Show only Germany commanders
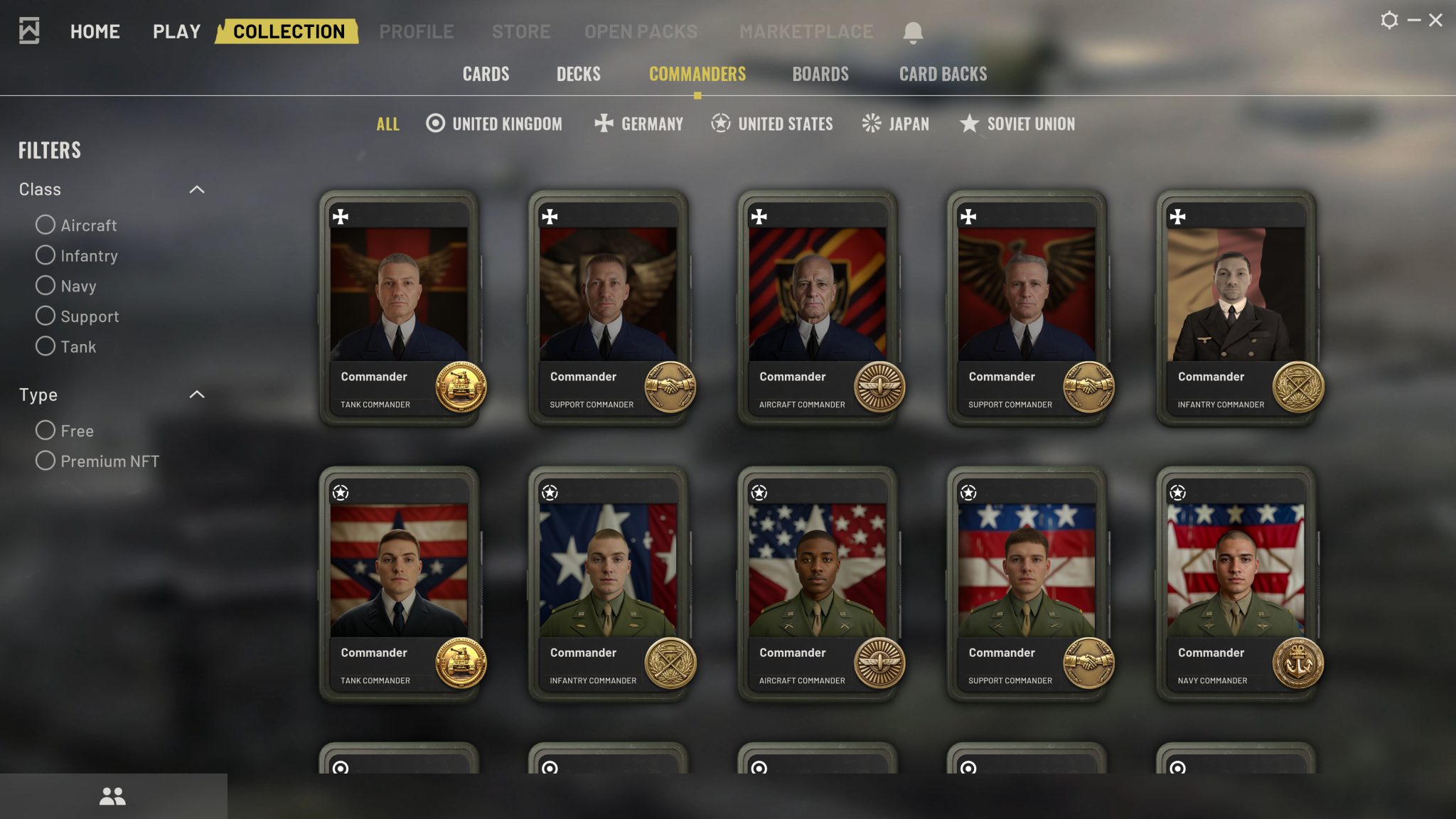This screenshot has height=819, width=1456. coord(638,124)
